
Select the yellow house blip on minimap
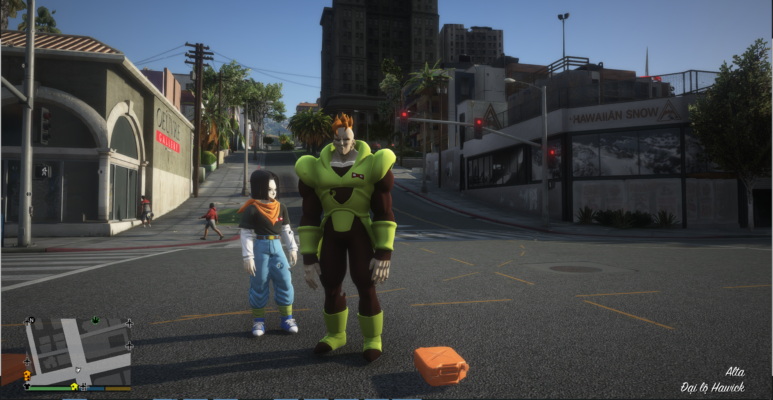point(74,387)
